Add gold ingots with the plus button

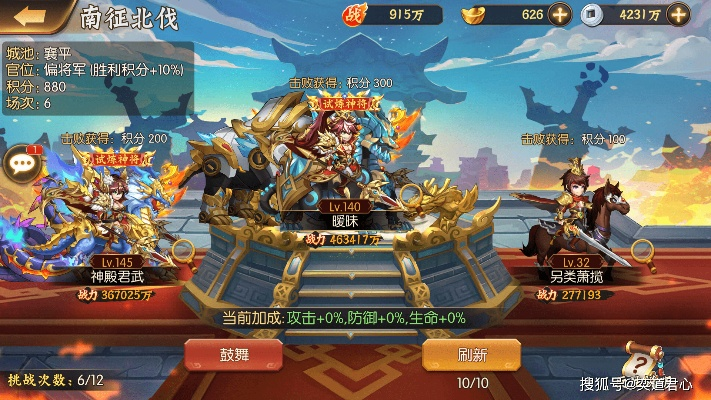(x=560, y=15)
